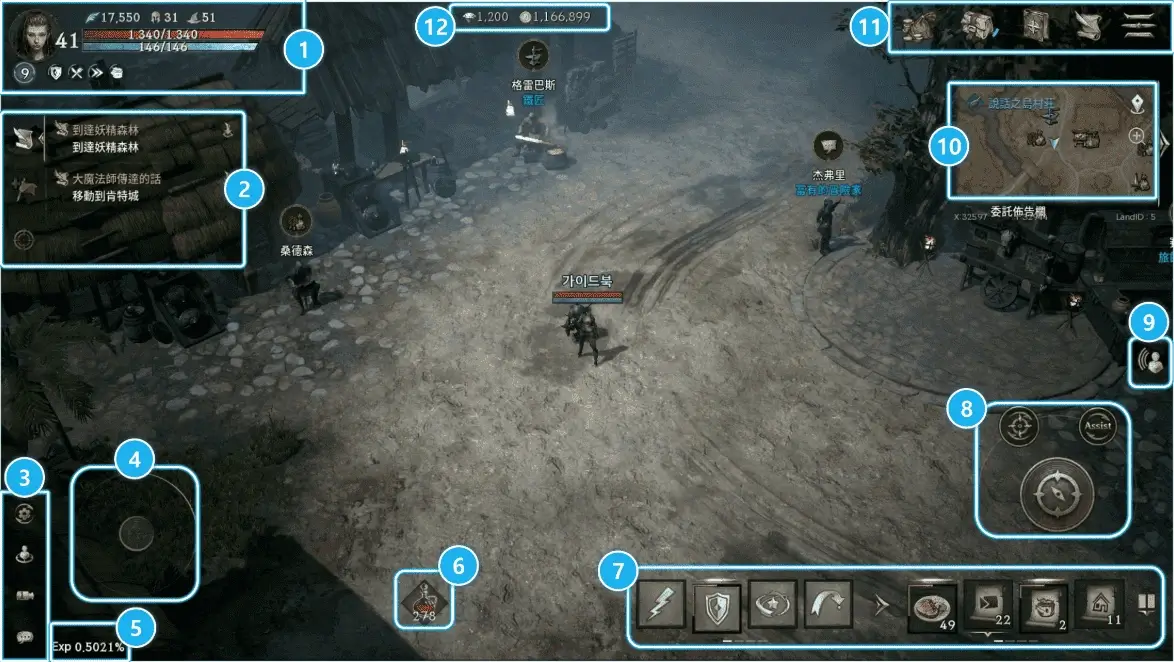Activate the lightning bolt skill
Viewport: 1174px width, 662px height.
click(661, 605)
